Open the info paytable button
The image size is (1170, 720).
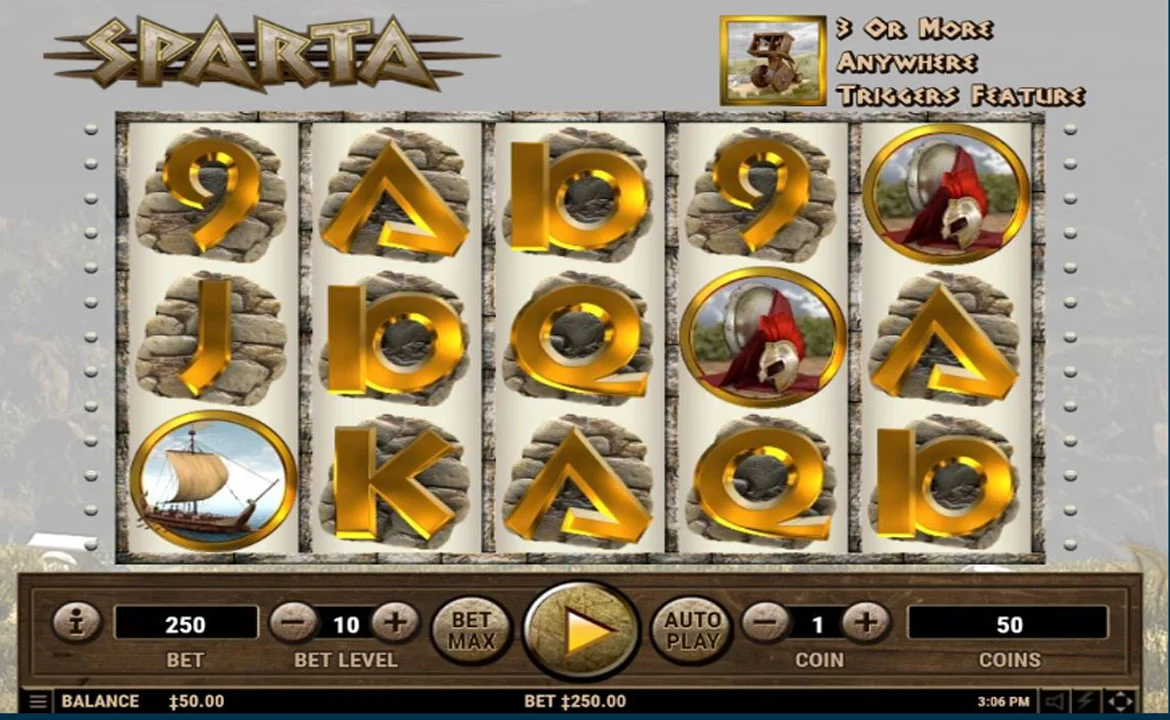77,624
